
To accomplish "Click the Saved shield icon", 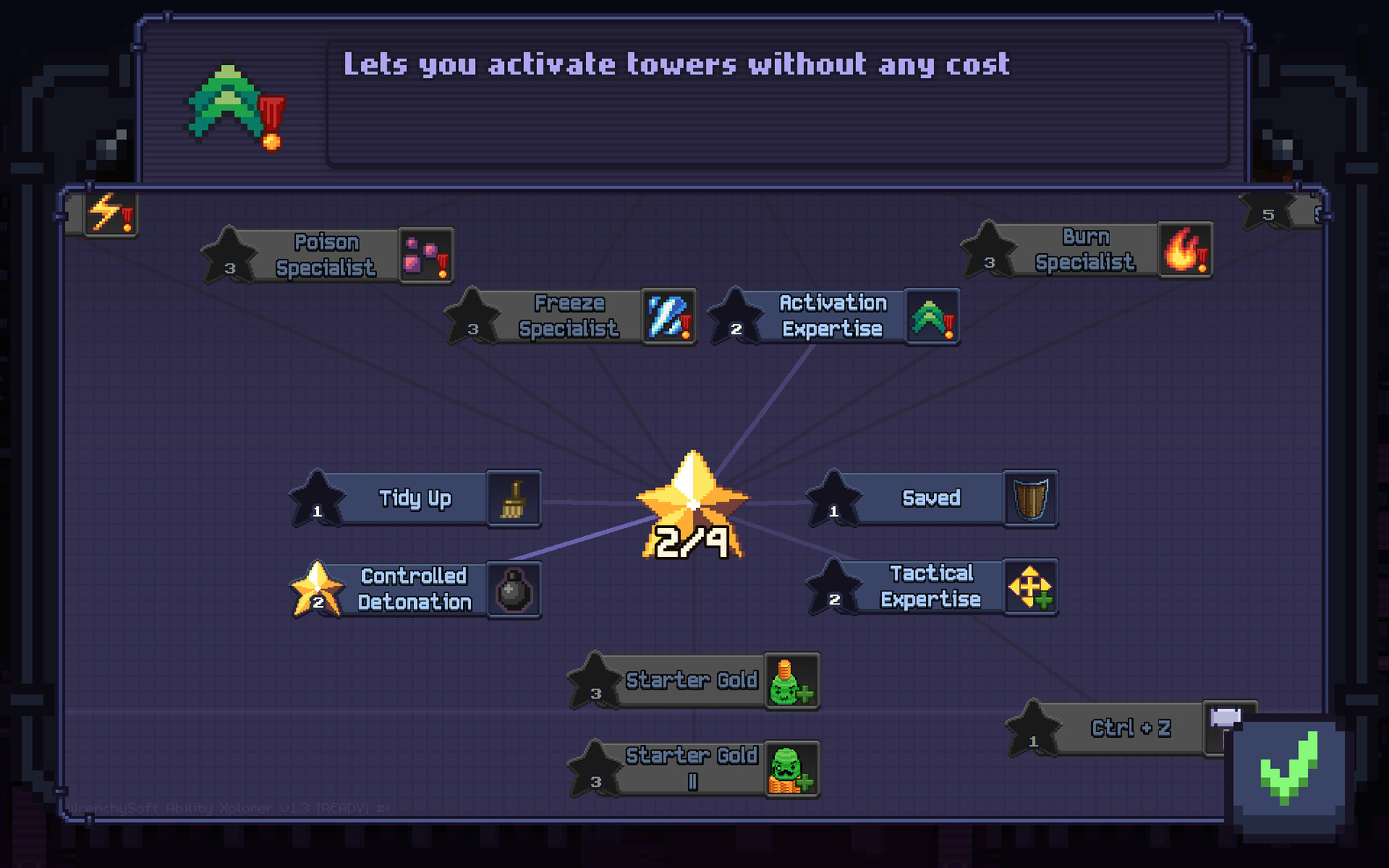I will [x=1031, y=498].
